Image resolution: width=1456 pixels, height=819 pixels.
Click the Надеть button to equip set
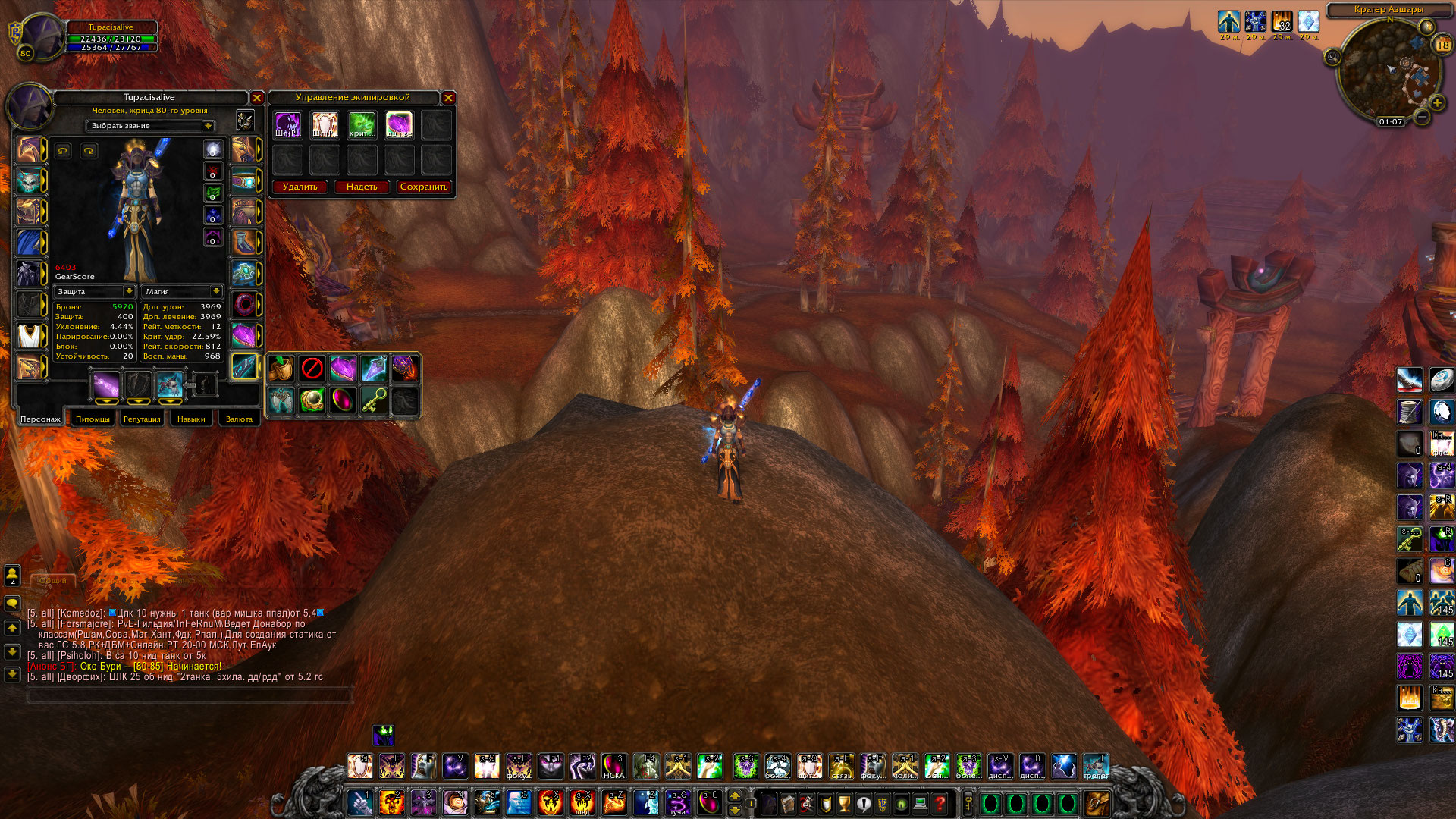pyautogui.click(x=362, y=187)
